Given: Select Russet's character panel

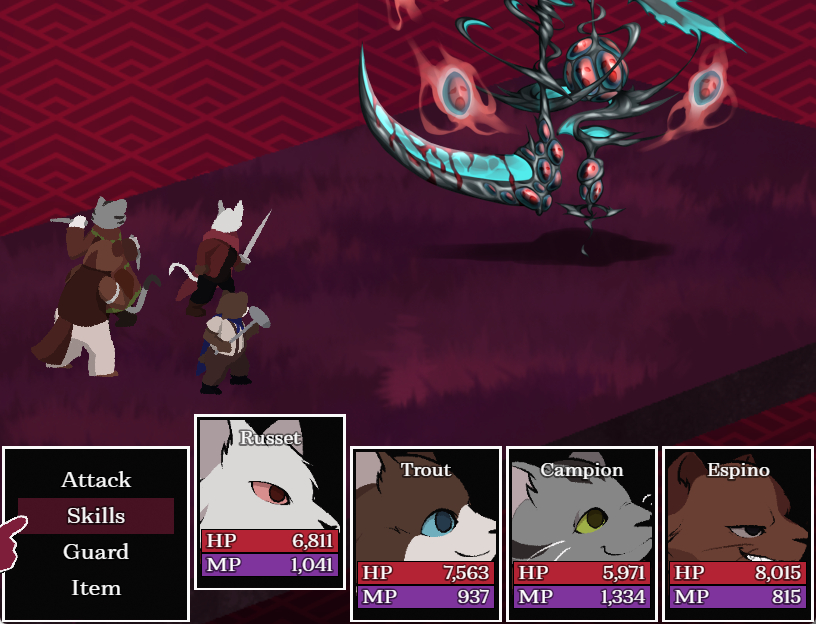Looking at the screenshot, I should 270,501.
